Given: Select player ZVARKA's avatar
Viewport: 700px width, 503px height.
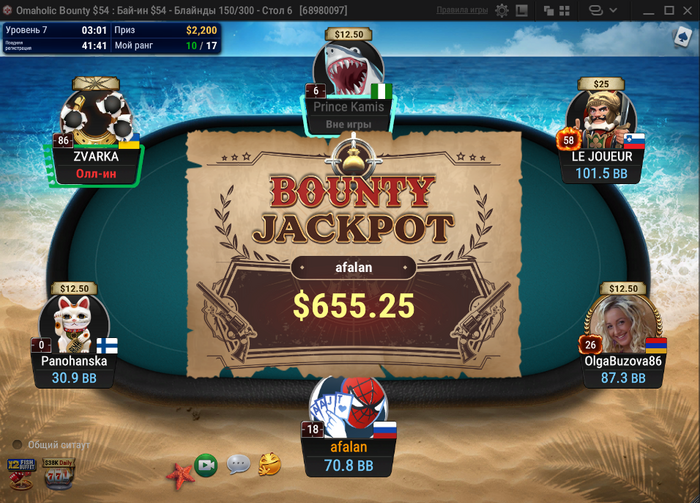Looking at the screenshot, I should (97, 117).
